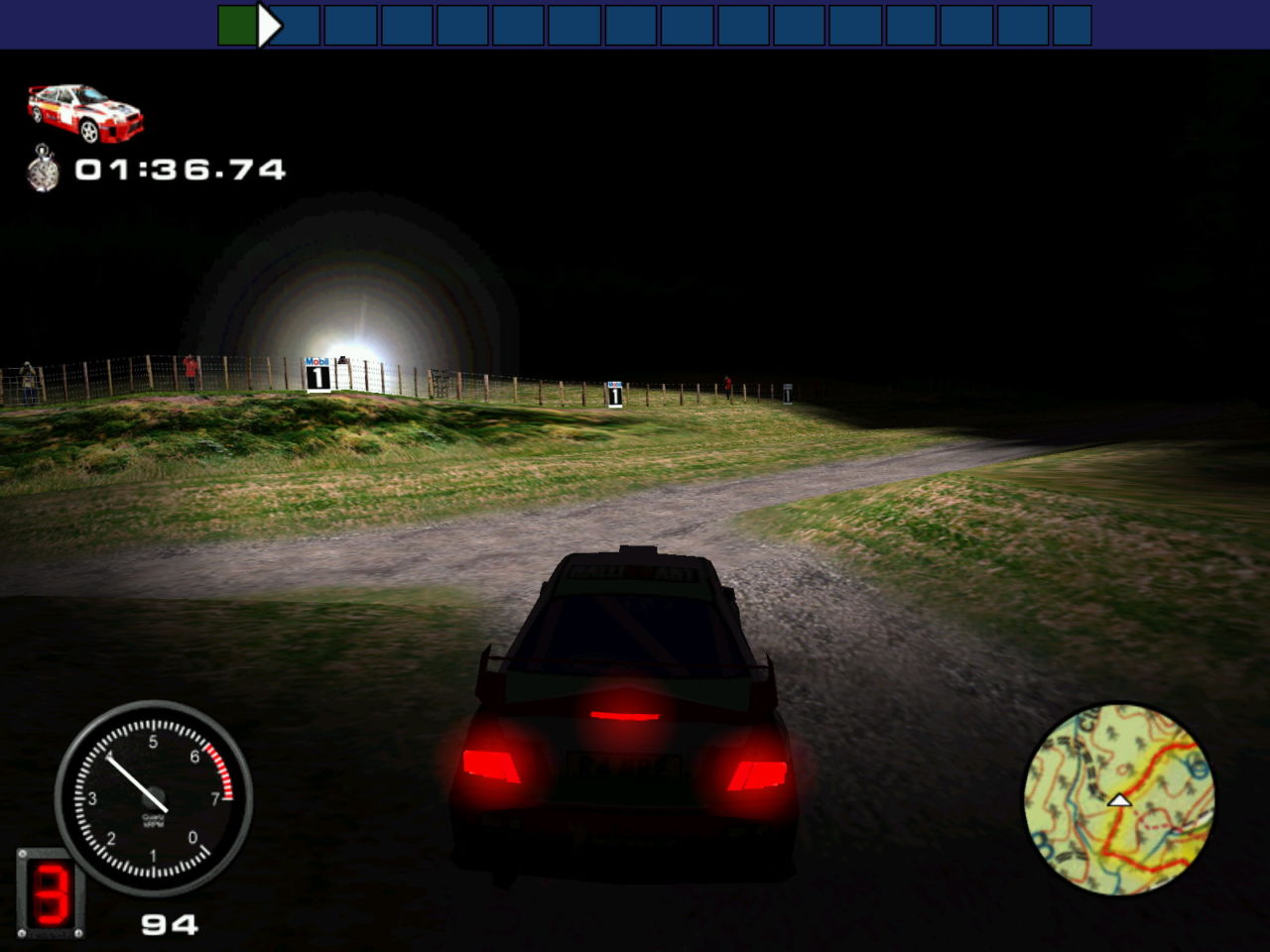Image resolution: width=1270 pixels, height=952 pixels.
Task: Click the stopwatch icon
Action: (x=43, y=169)
